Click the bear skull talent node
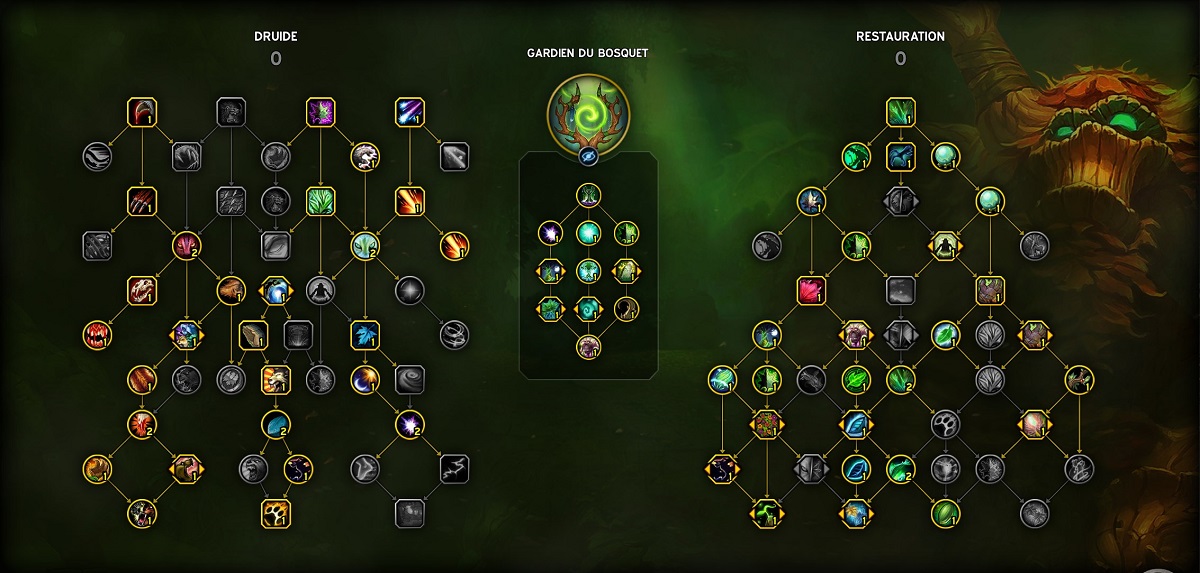 point(142,290)
